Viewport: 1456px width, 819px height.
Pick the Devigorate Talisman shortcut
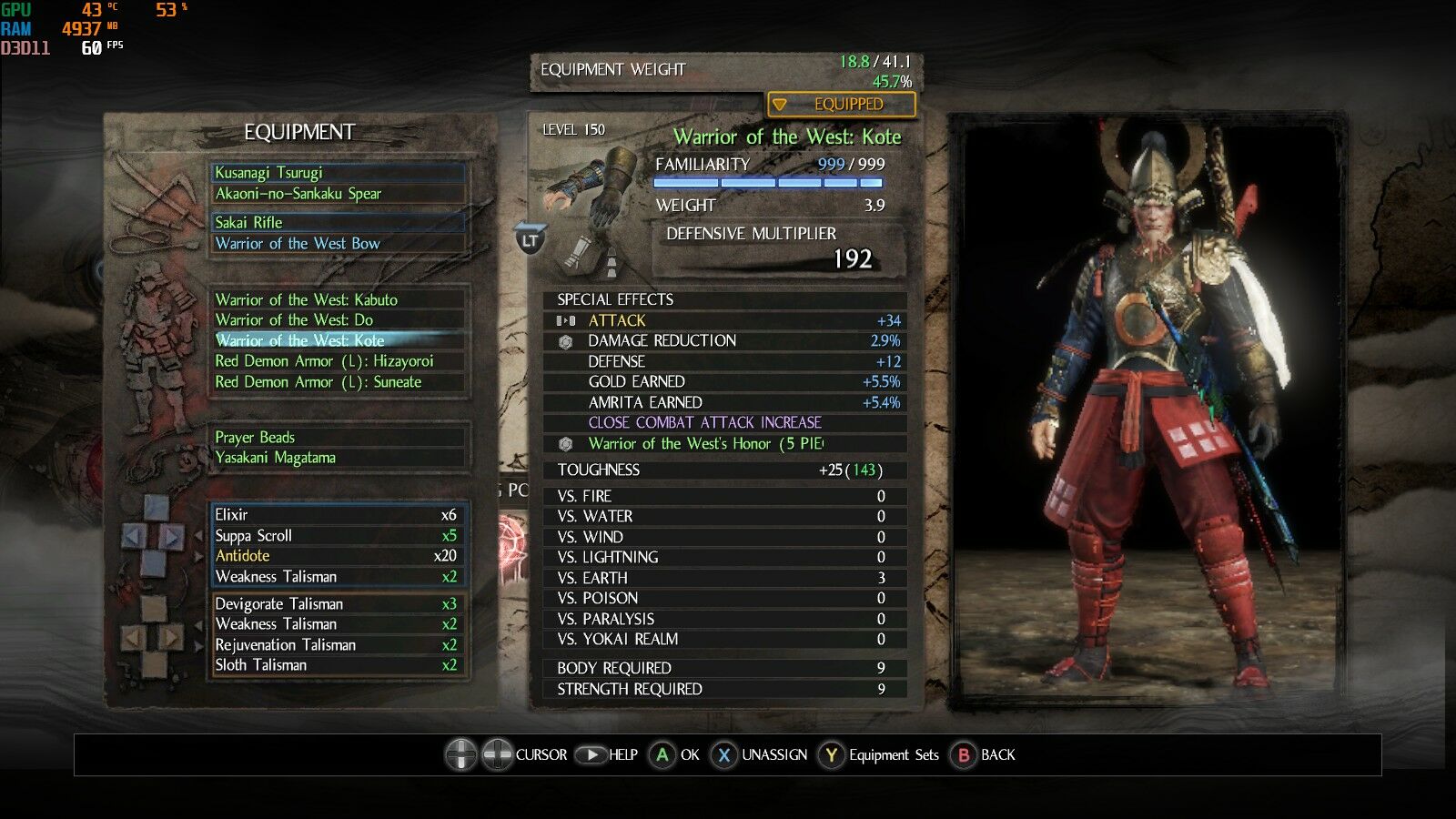pos(337,604)
